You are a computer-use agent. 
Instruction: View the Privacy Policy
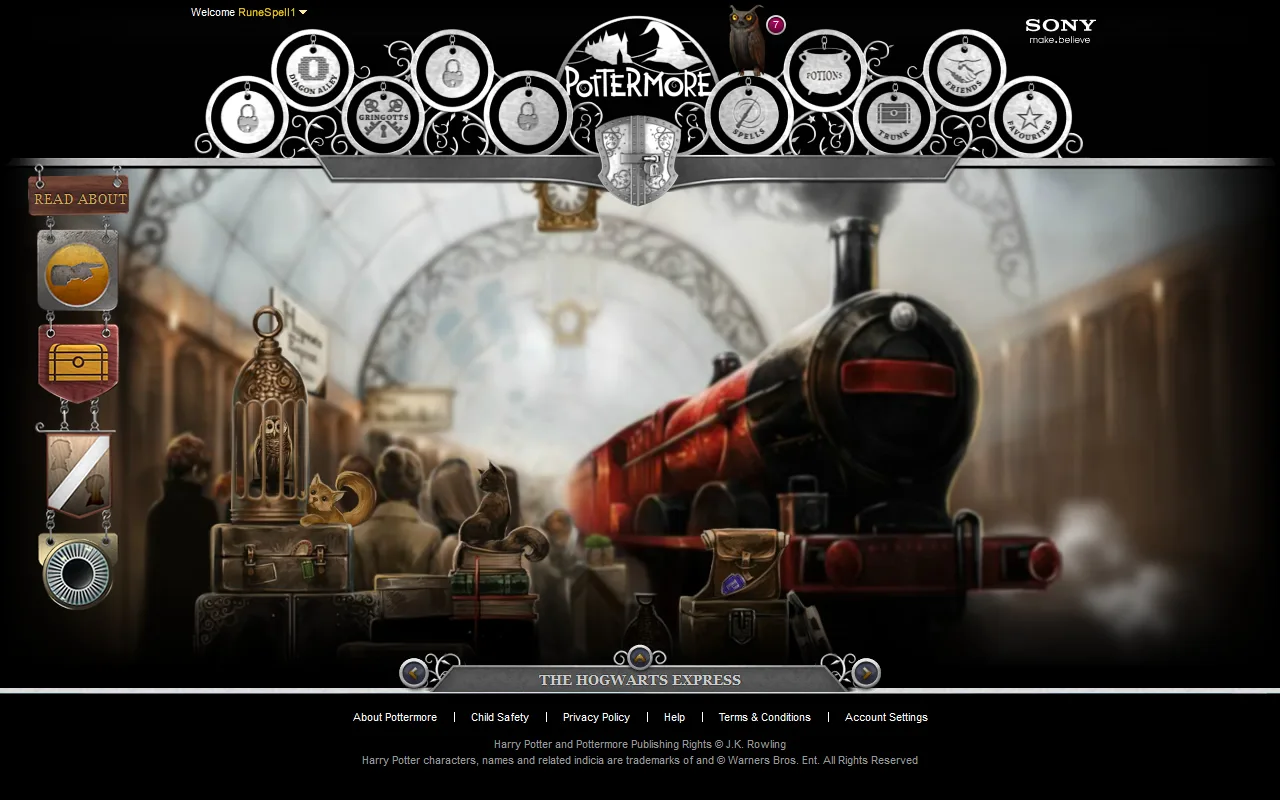click(x=596, y=717)
